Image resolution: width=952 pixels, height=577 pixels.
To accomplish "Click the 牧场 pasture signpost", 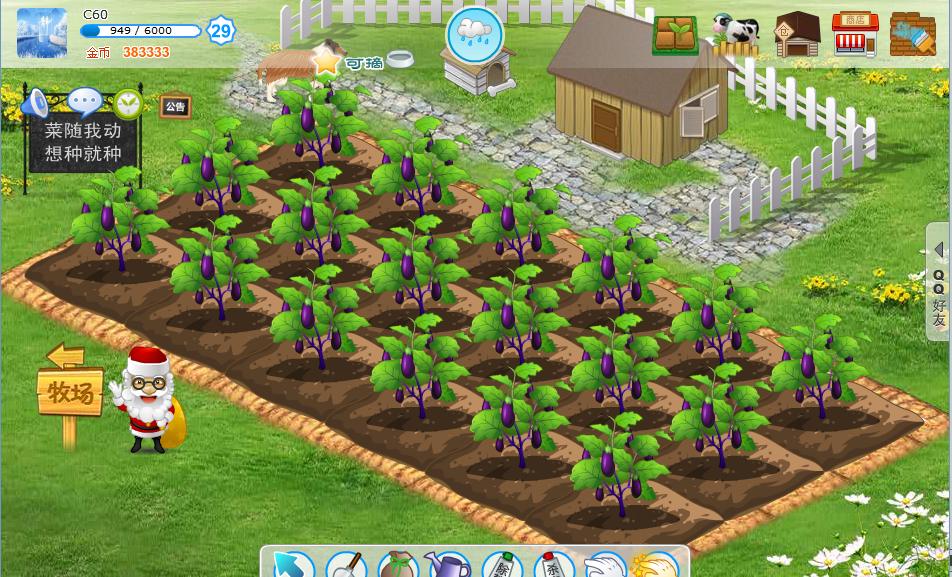I will click(70, 392).
